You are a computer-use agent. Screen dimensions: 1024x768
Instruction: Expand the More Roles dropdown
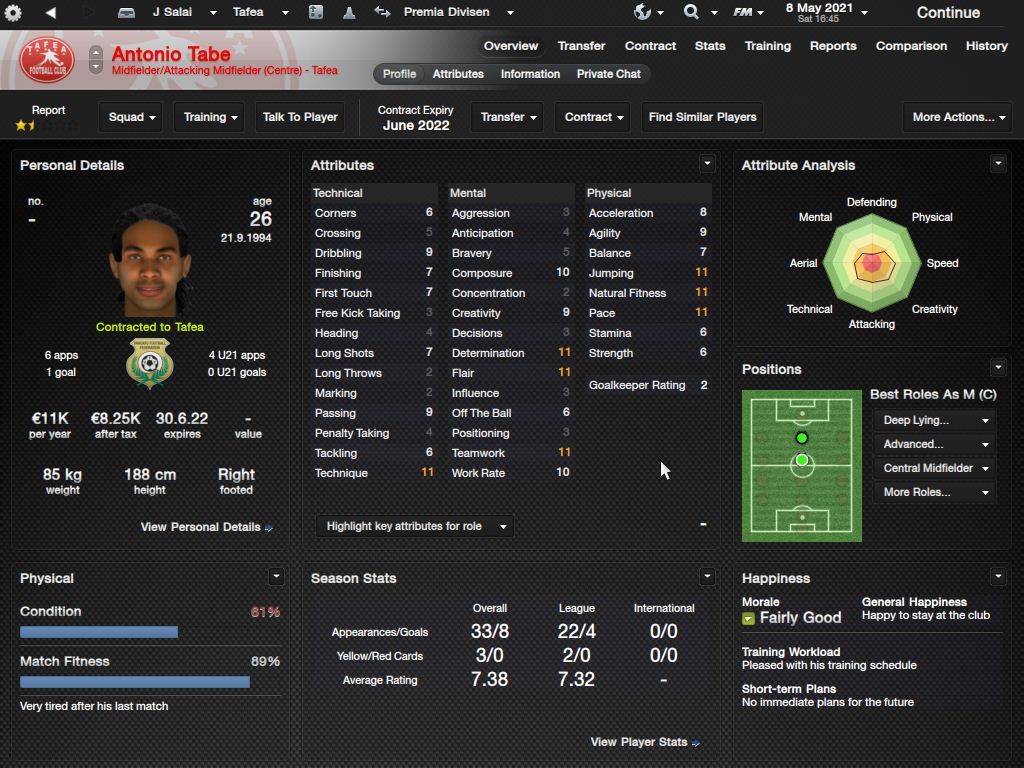936,492
